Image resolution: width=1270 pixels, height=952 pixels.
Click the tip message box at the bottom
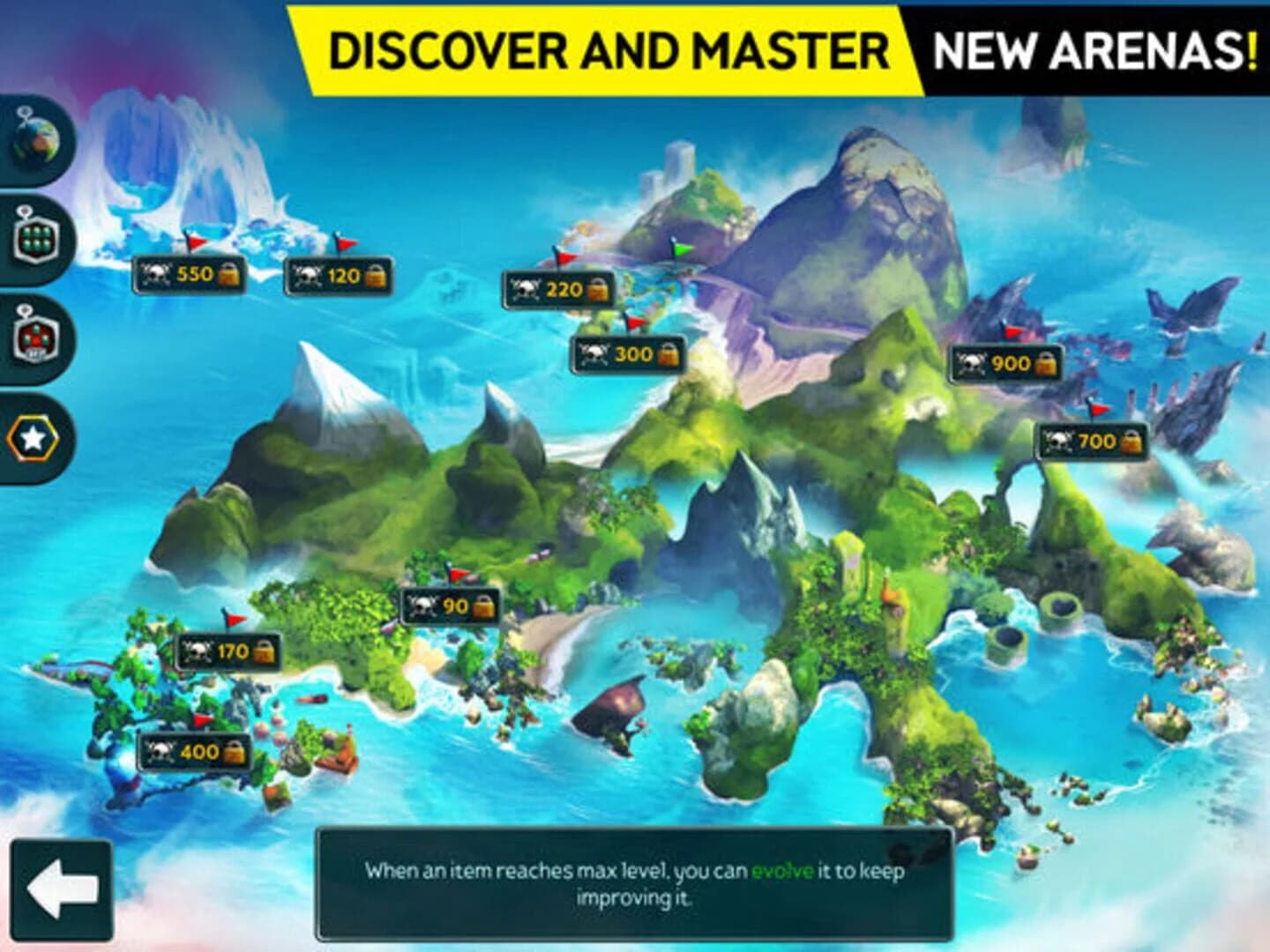point(635,883)
